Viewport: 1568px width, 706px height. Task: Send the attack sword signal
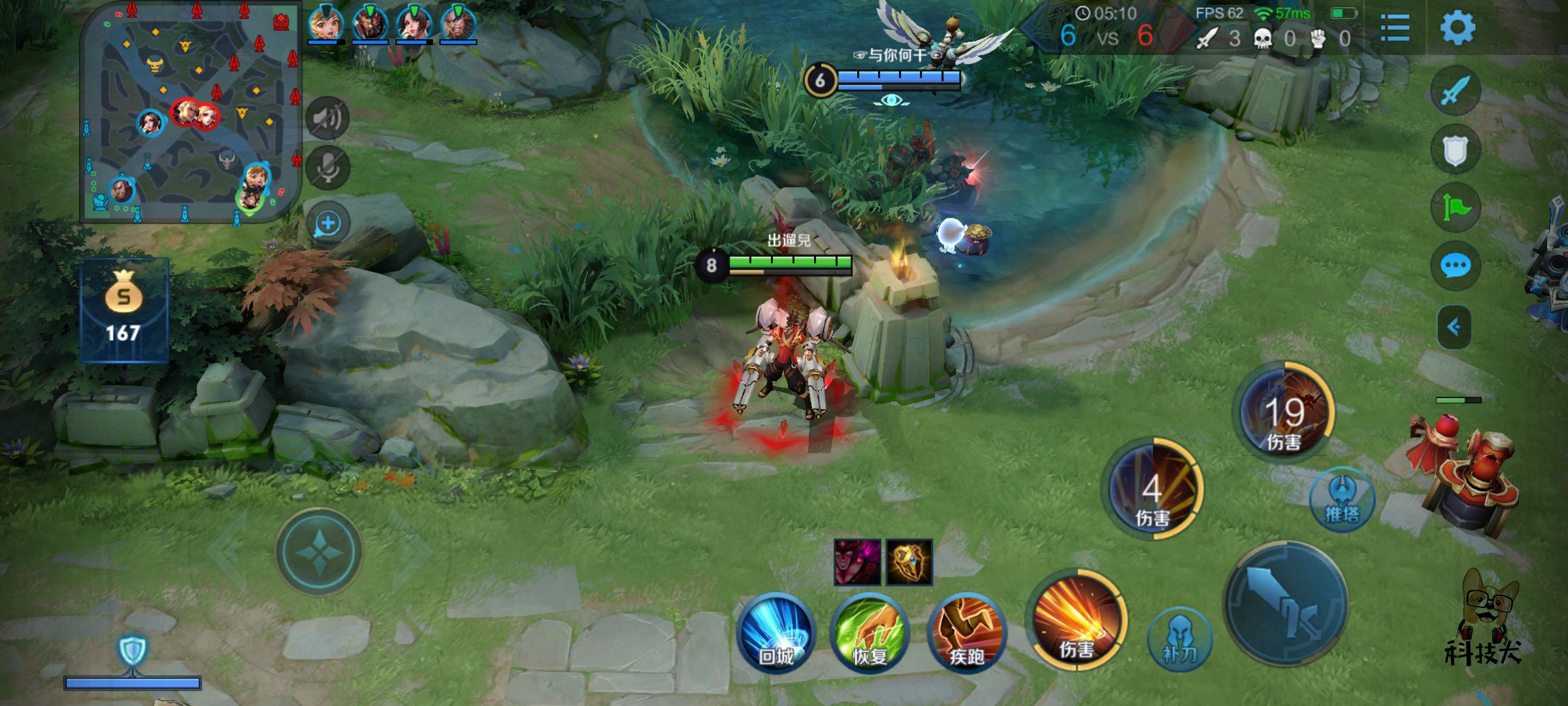pyautogui.click(x=1455, y=91)
